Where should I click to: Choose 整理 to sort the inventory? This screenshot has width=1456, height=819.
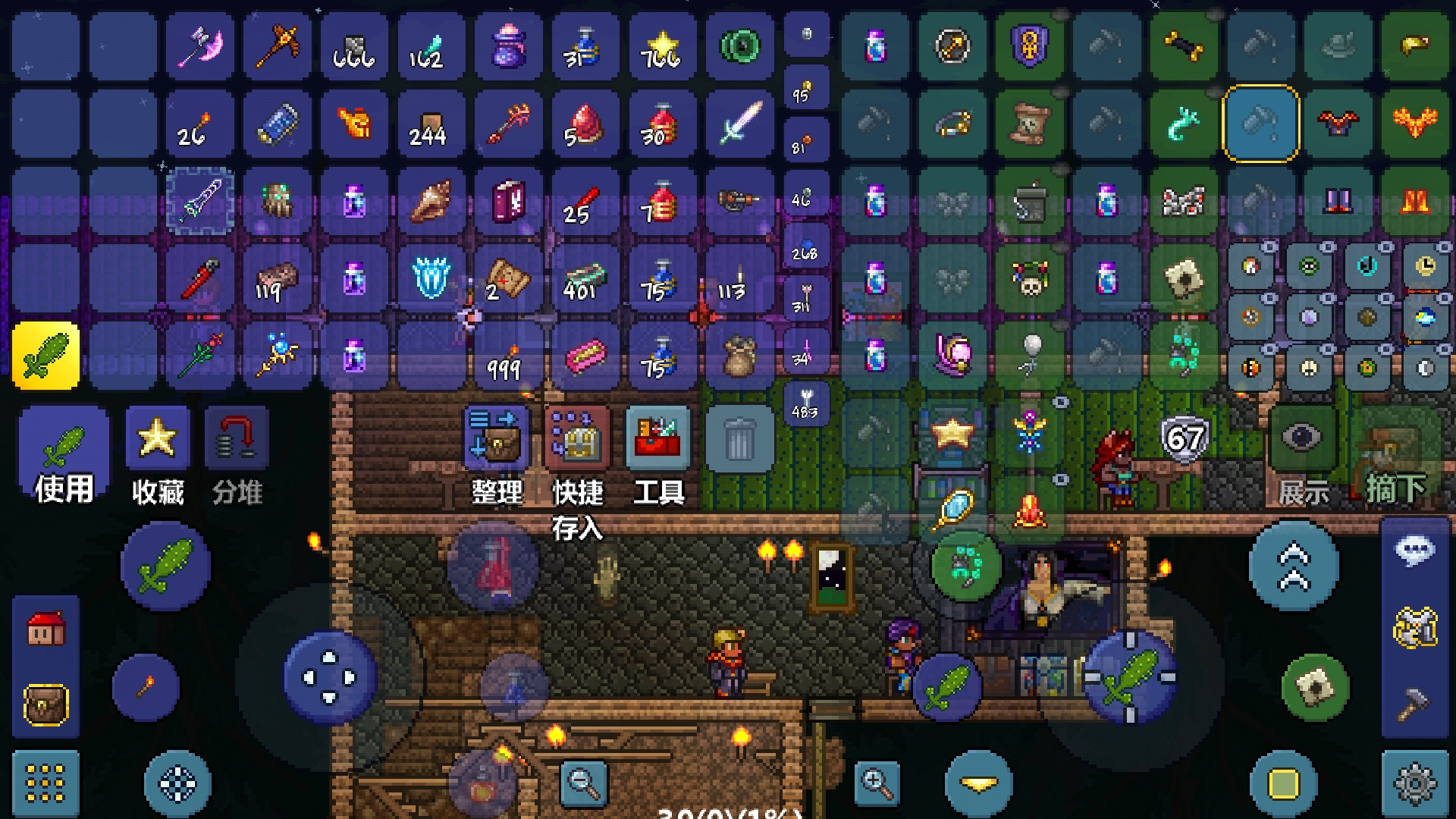pos(497,455)
